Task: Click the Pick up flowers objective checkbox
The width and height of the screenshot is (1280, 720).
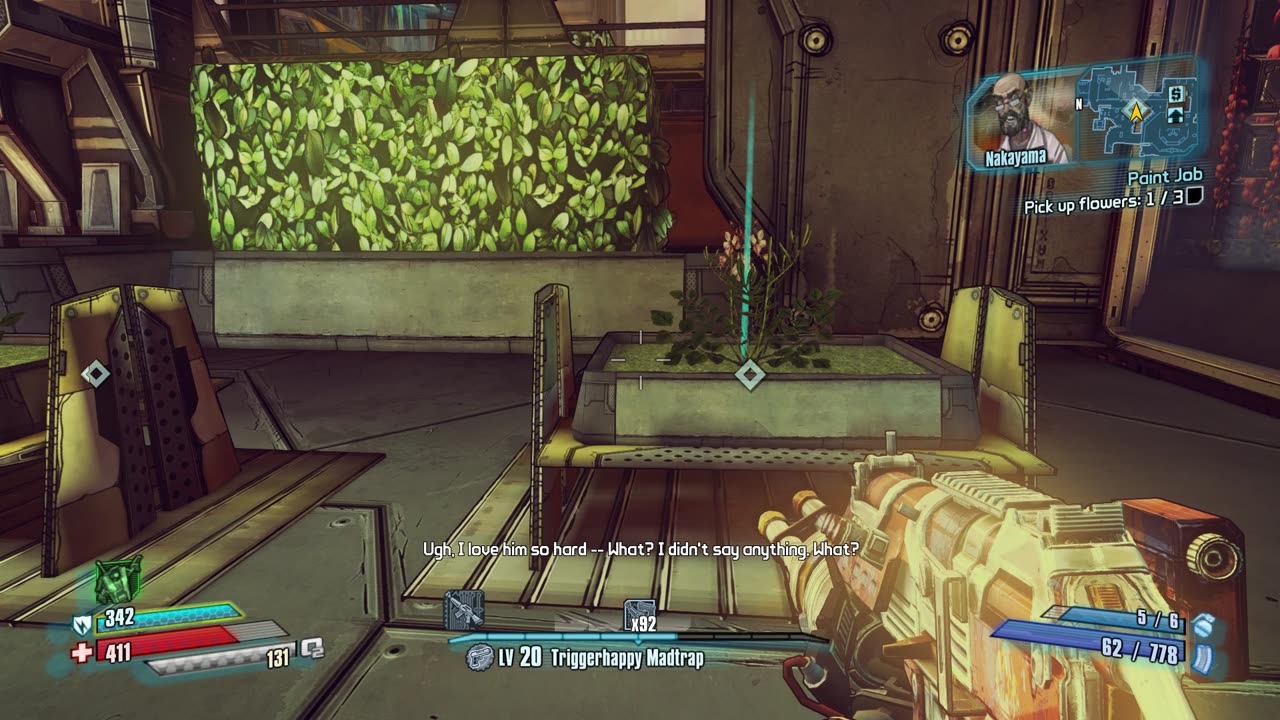Action: (x=1192, y=197)
